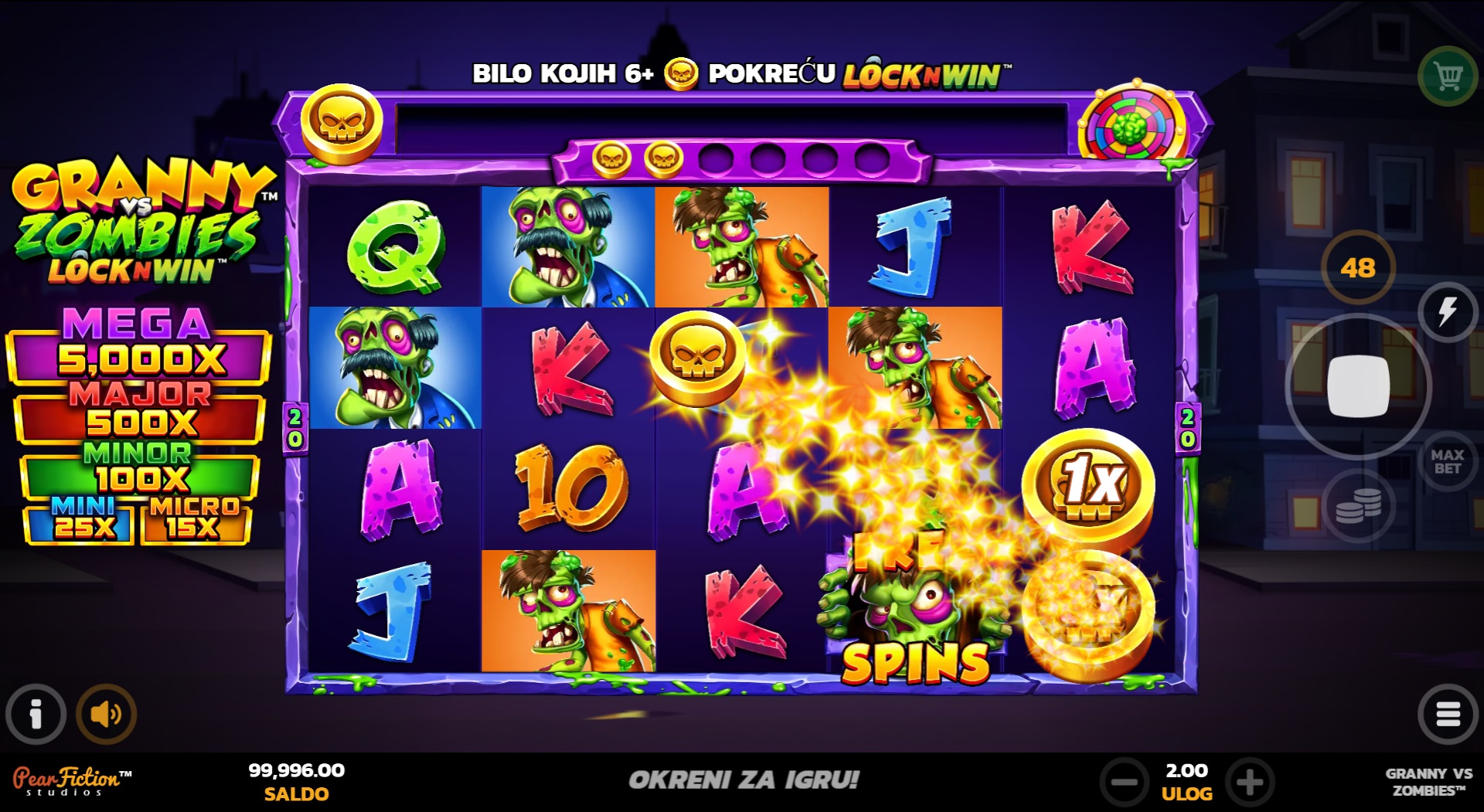
Task: Toggle the lightning bolt turbo mode
Action: point(1447,312)
